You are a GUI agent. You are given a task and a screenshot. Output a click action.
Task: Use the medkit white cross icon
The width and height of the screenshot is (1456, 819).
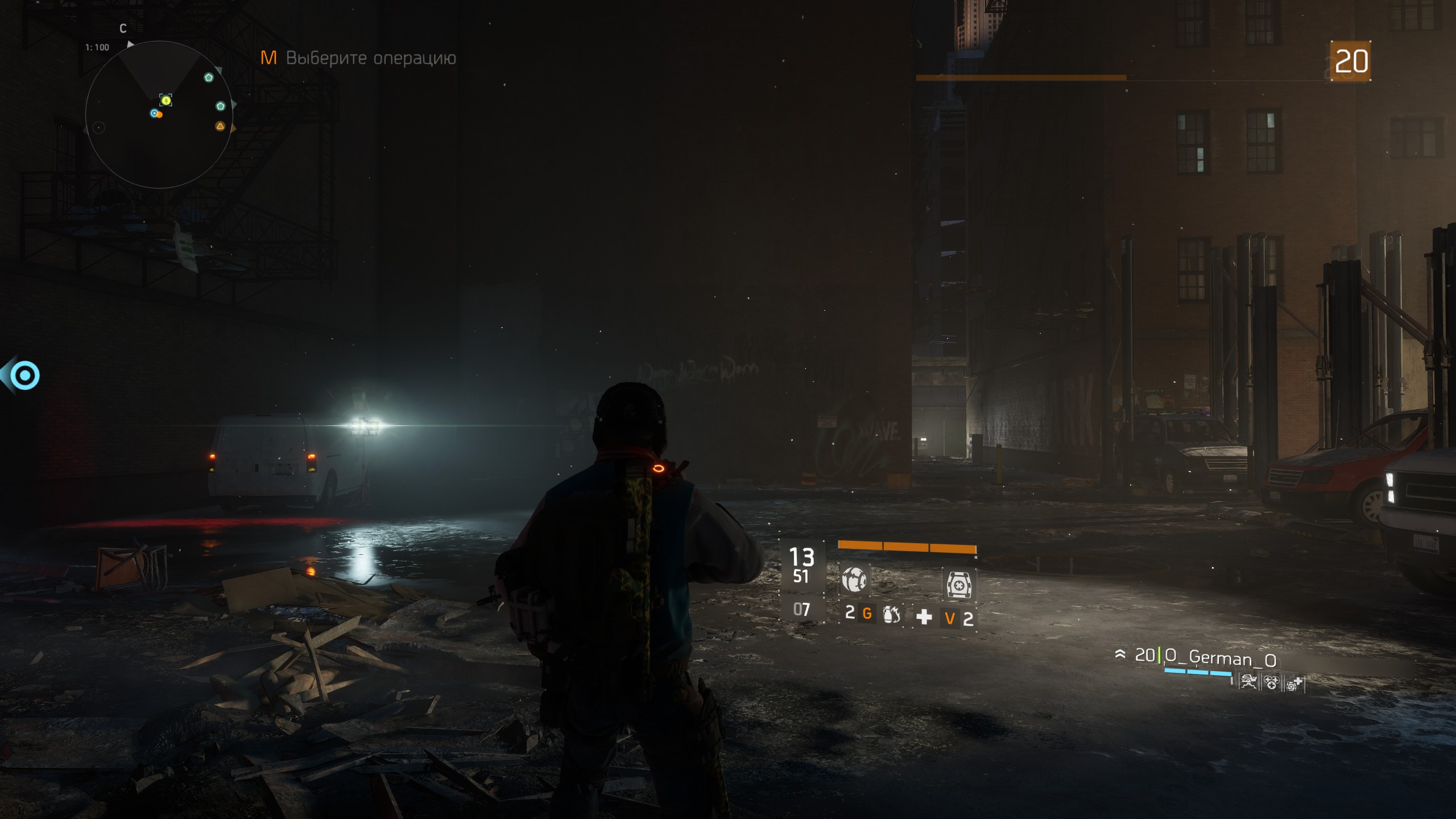click(x=924, y=617)
